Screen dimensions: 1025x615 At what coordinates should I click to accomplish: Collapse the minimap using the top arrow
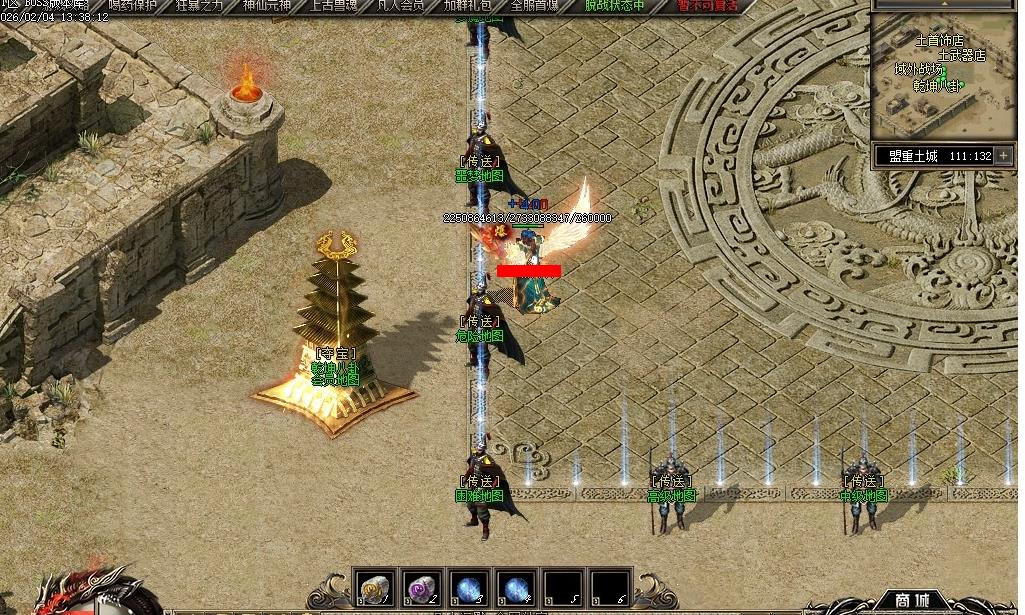pos(942,5)
